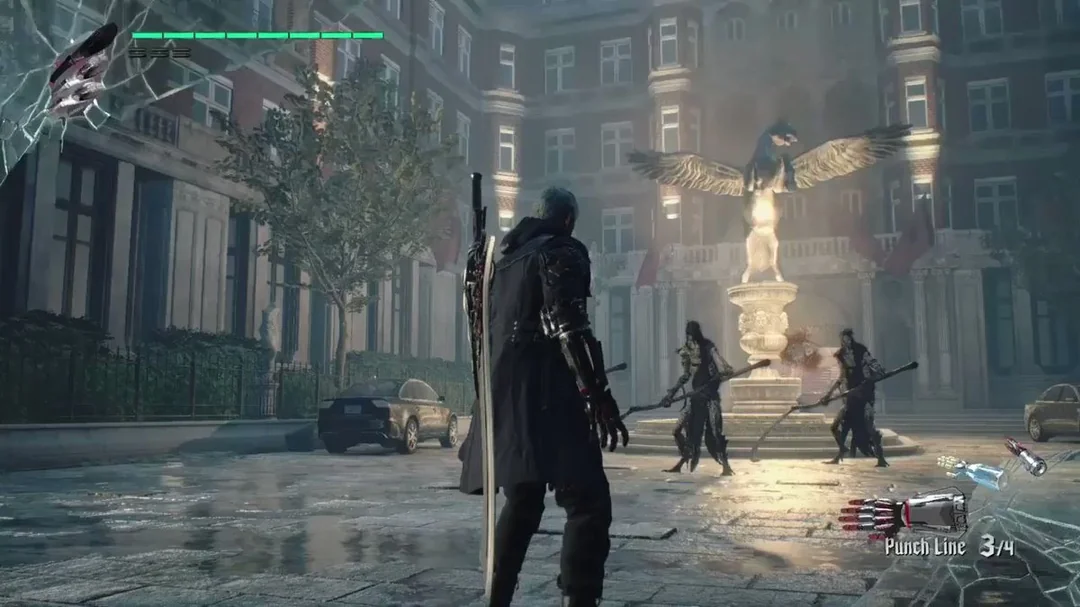Choose the small red-and-silver queued Devil Breaker
1080x607 pixels.
point(1026,456)
